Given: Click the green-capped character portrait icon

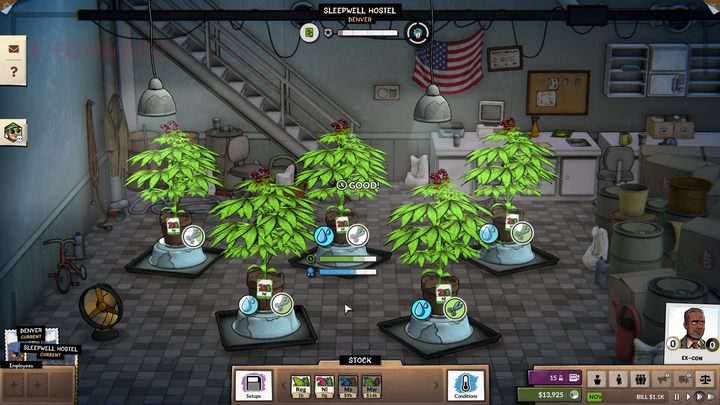Looking at the screenshot, I should pos(13,131).
